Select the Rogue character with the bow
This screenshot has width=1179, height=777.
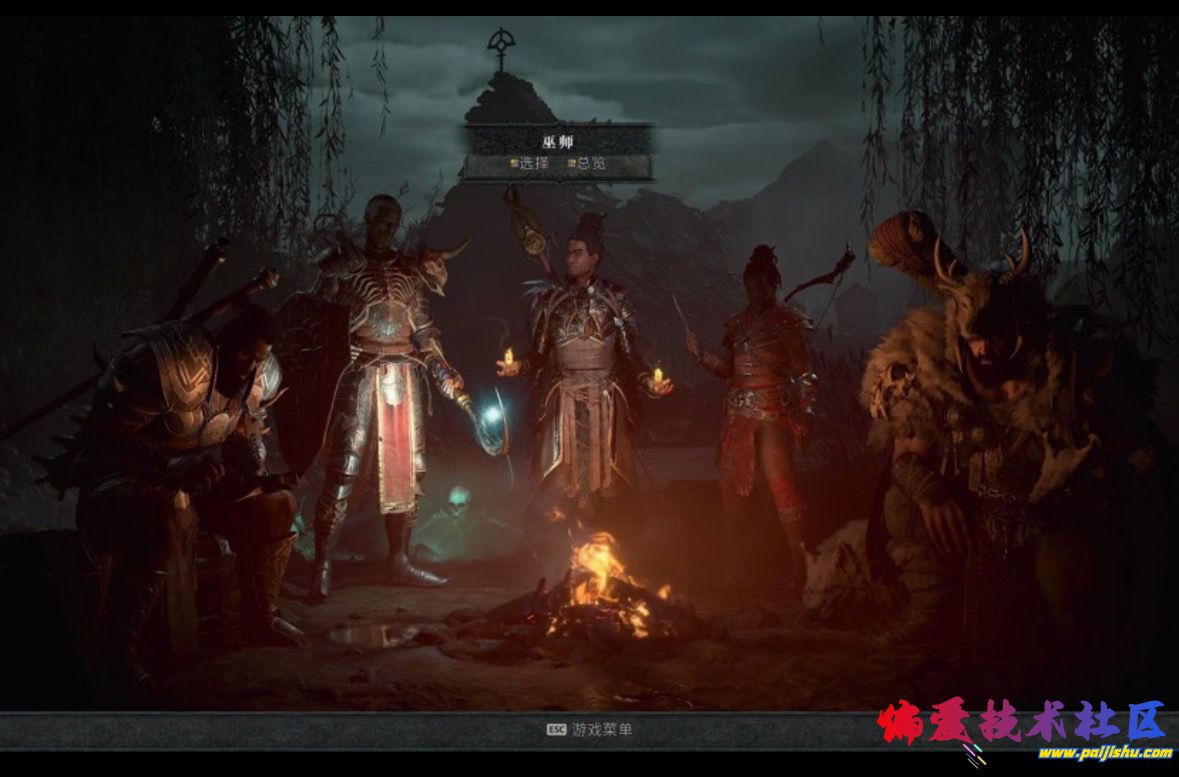(762, 390)
